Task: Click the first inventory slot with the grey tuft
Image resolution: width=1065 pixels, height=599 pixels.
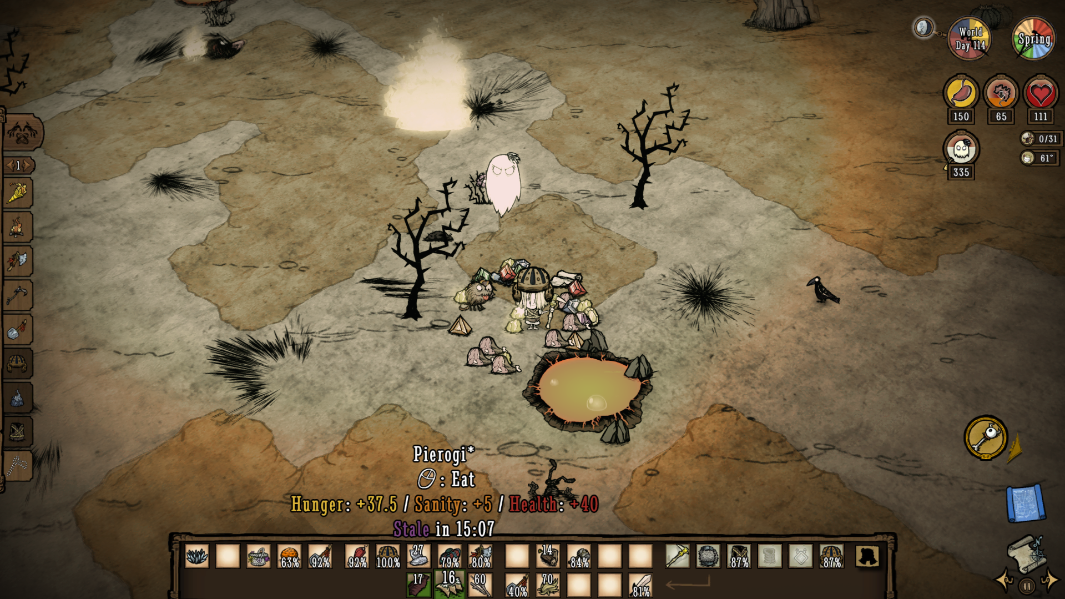Action: 197,556
